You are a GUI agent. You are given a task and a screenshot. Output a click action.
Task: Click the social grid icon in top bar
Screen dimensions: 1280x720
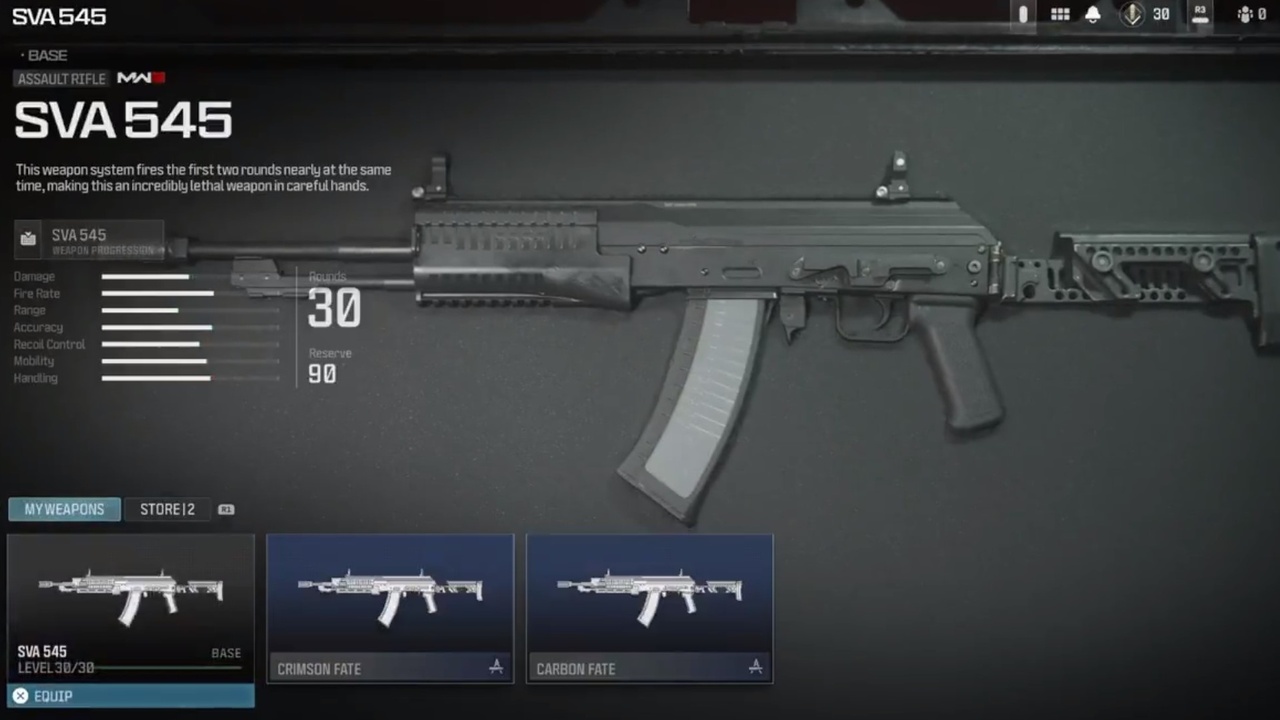point(1060,14)
